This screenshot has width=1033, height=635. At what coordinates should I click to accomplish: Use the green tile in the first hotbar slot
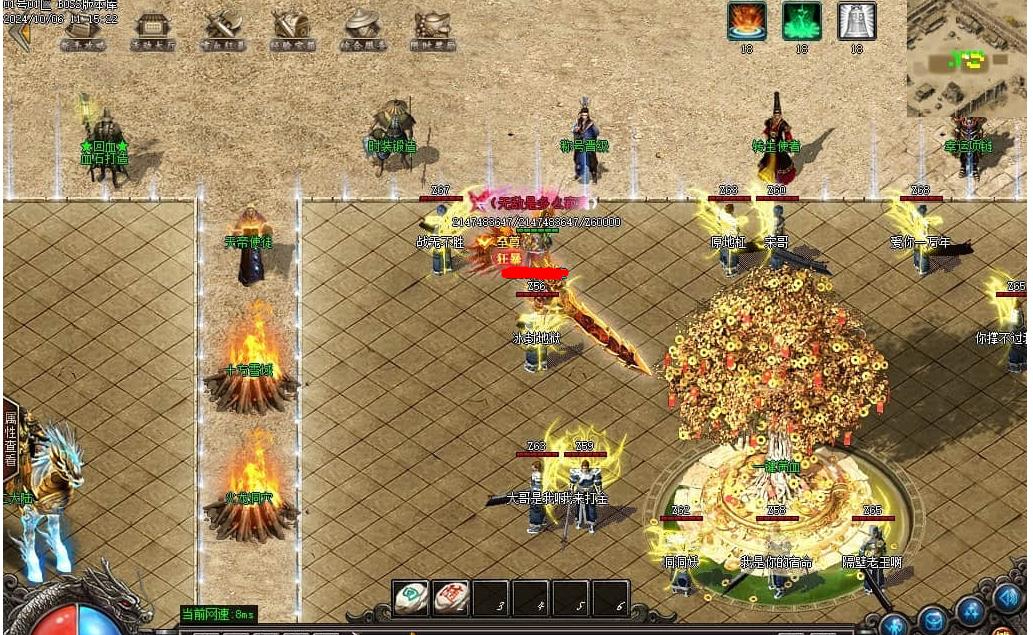tap(410, 597)
